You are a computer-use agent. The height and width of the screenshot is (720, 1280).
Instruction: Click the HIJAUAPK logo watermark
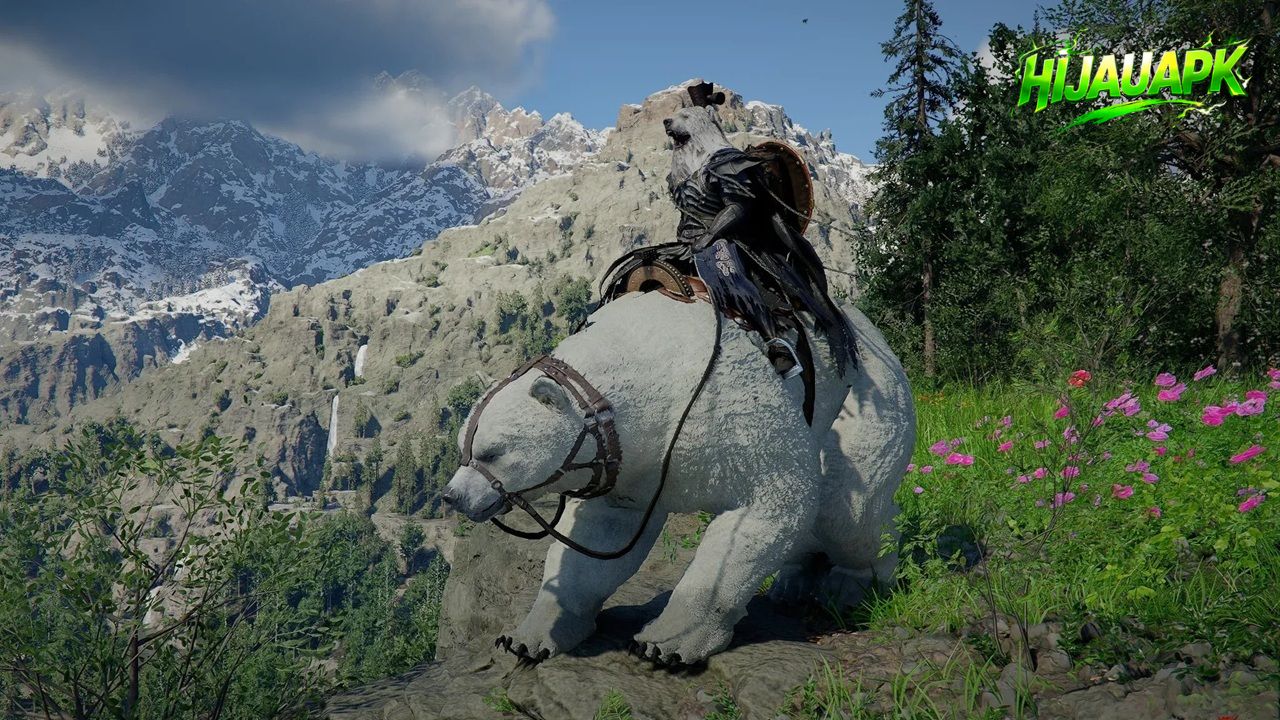coord(1133,79)
